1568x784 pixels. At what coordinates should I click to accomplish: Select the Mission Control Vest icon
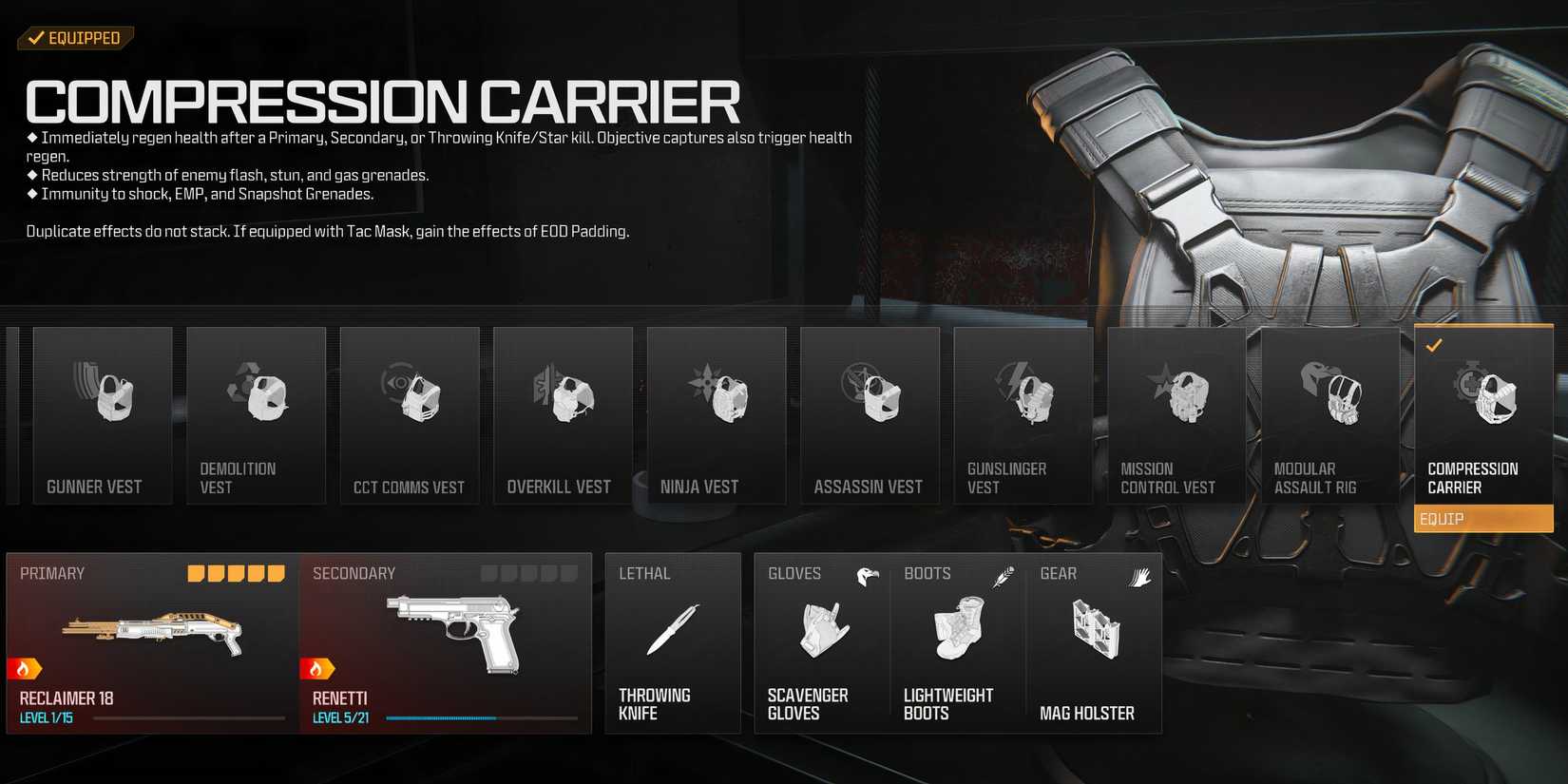(x=1177, y=413)
